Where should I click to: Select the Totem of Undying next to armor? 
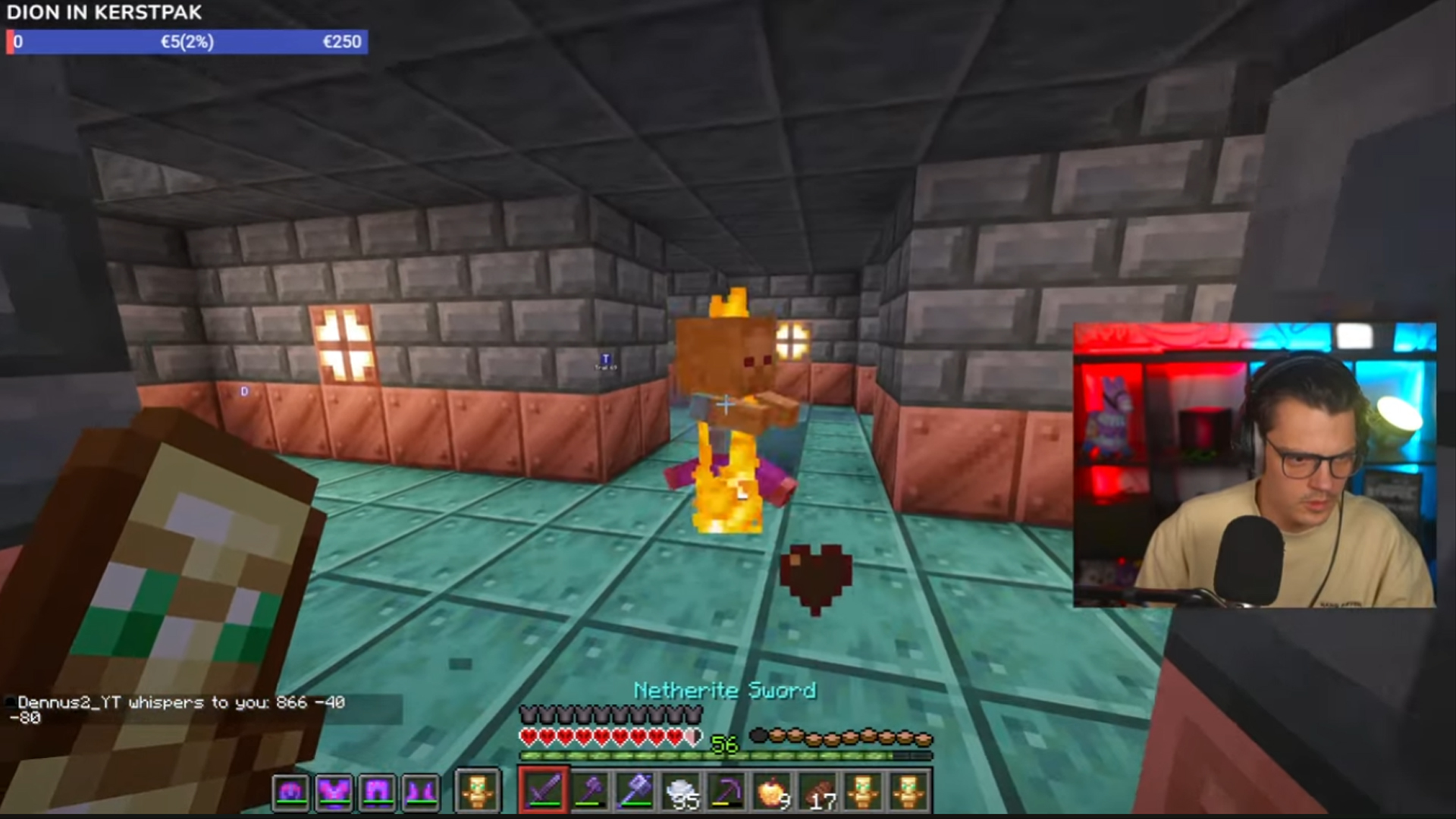pos(478,790)
